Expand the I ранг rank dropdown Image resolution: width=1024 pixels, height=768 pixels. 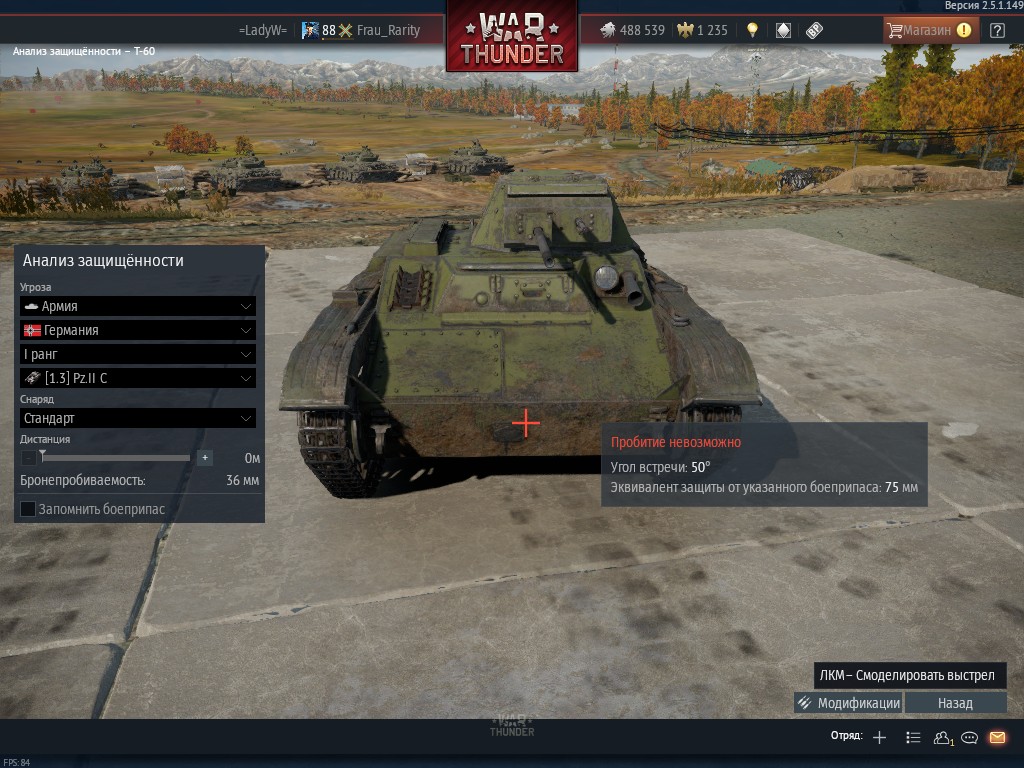pos(138,354)
